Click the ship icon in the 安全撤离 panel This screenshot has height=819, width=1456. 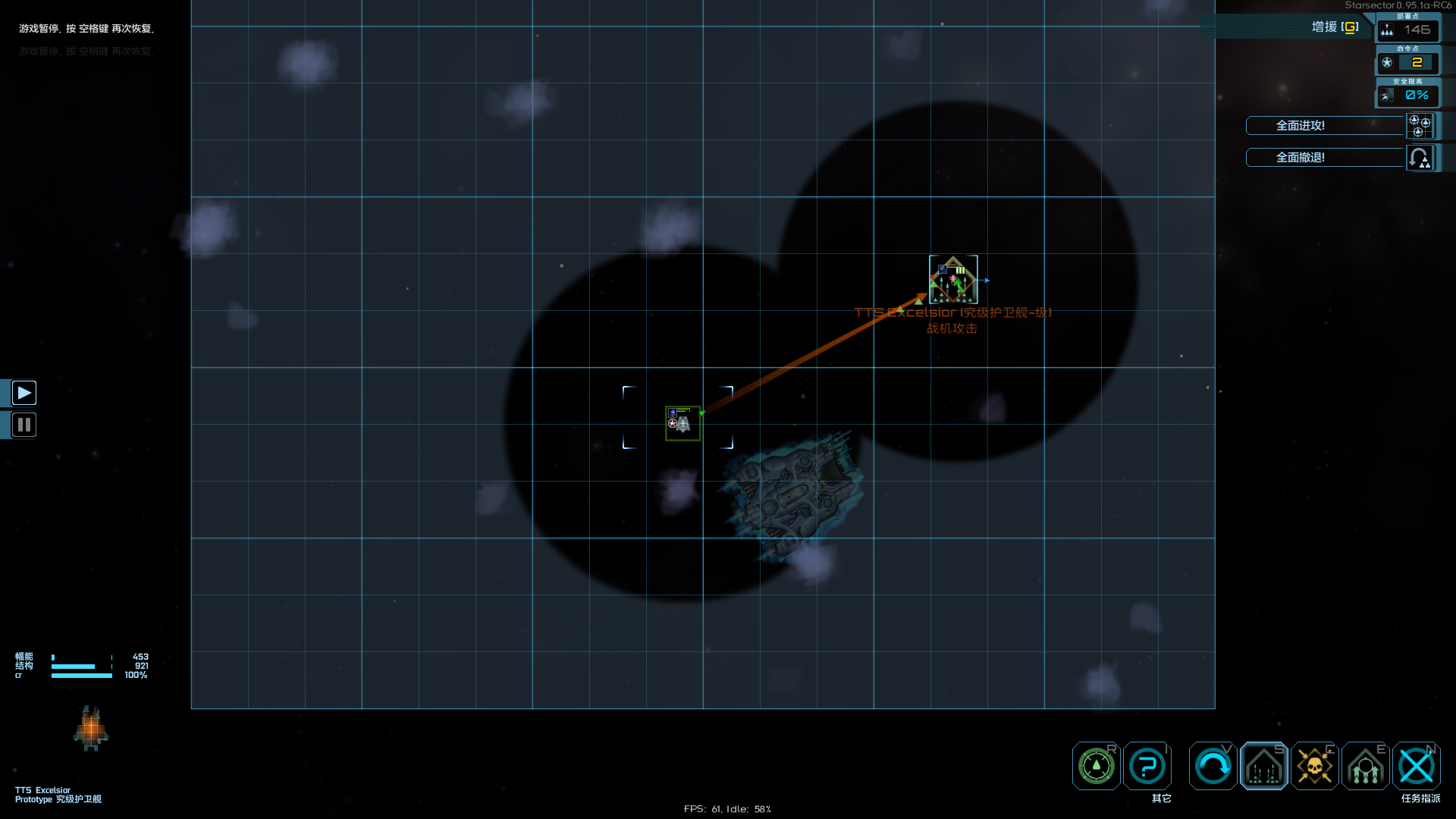point(1387,95)
